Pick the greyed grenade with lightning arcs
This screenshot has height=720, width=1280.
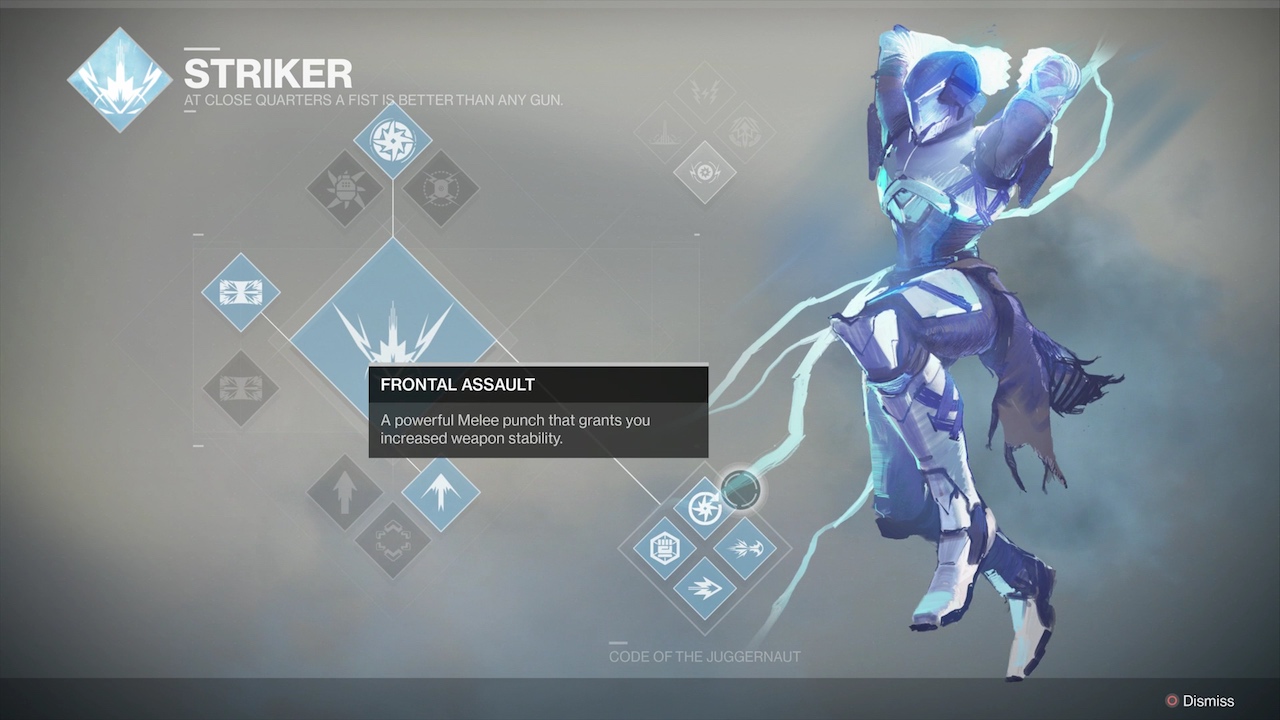click(440, 188)
